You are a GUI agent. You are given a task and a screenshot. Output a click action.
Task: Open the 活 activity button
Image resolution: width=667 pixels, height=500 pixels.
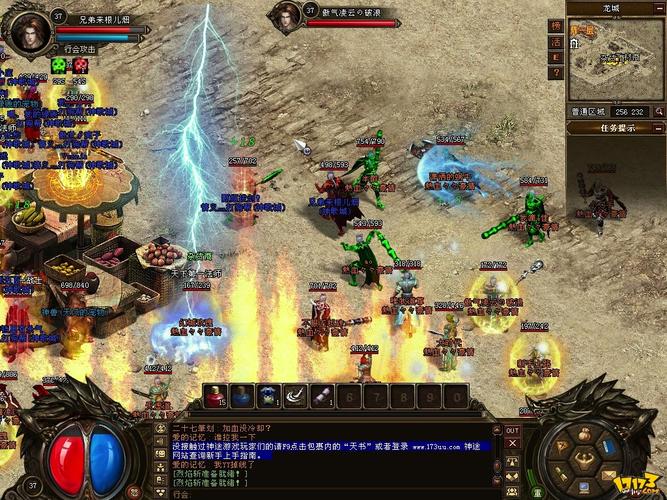pyautogui.click(x=556, y=43)
